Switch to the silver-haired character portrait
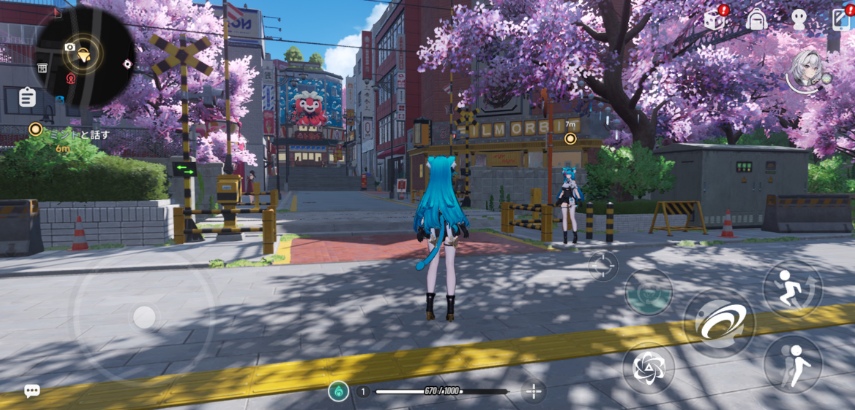 pyautogui.click(x=806, y=69)
